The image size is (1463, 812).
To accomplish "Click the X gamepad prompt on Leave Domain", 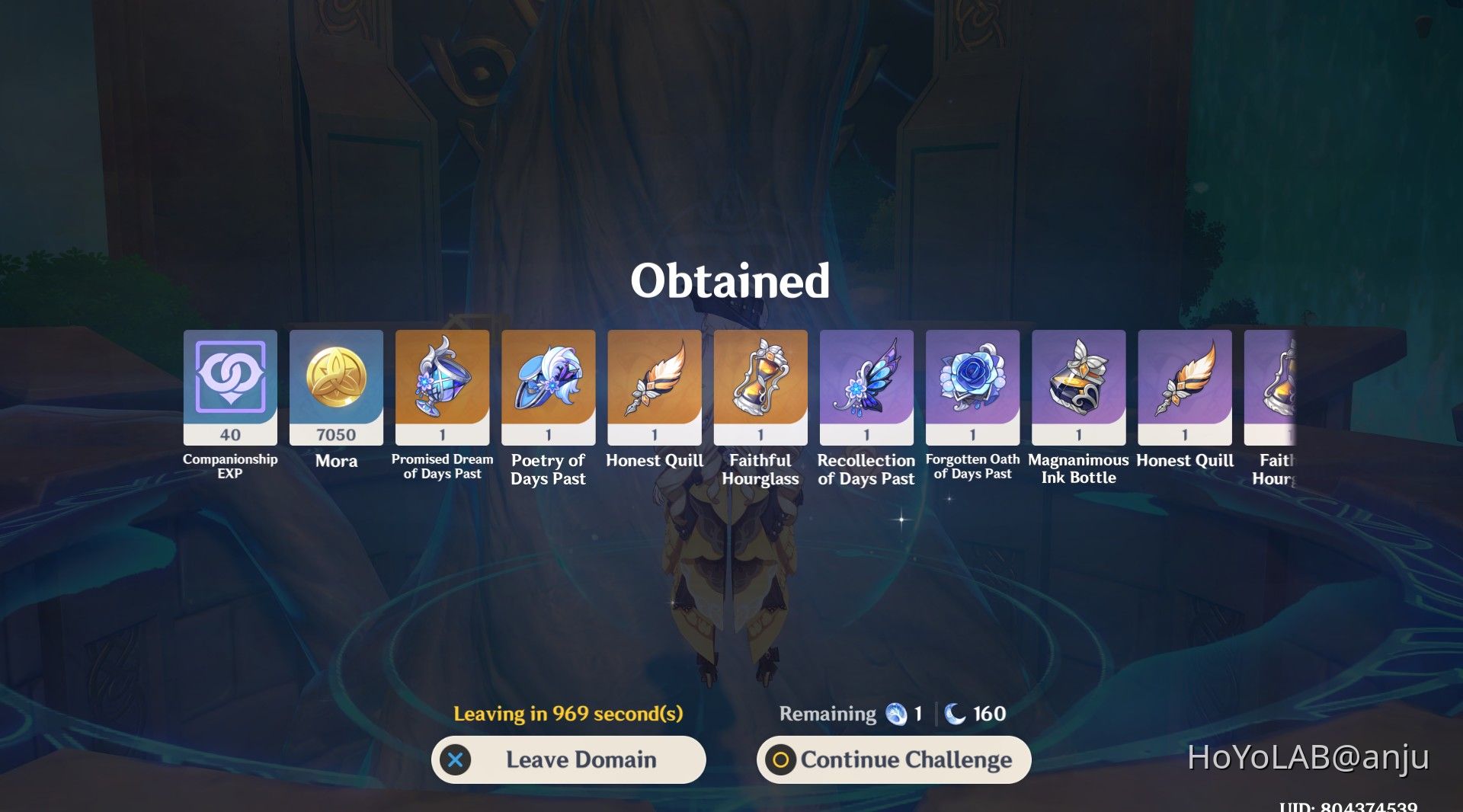I will tap(456, 759).
